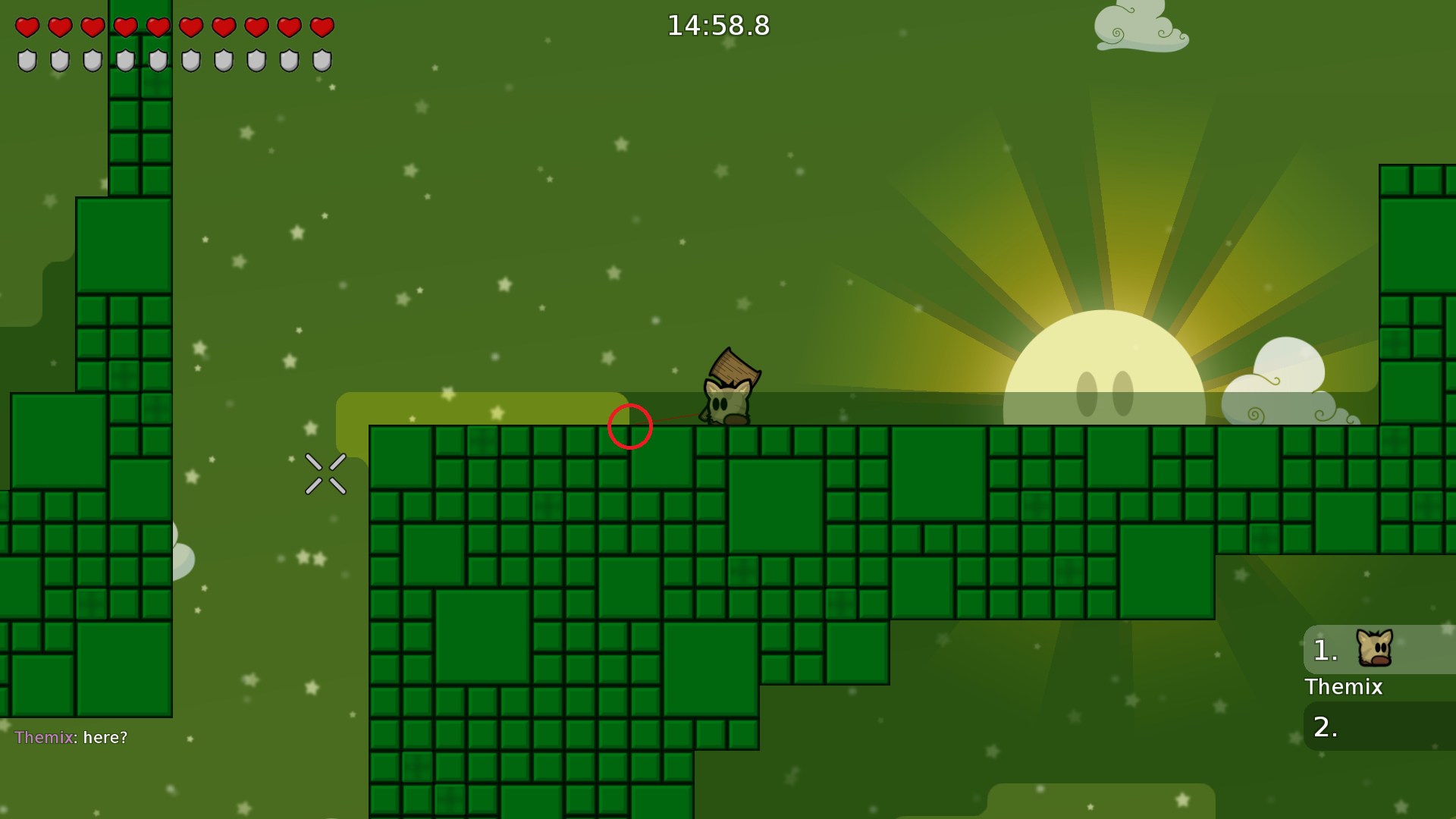Click the empty second-place score row
This screenshot has width=1456, height=819.
[1379, 726]
